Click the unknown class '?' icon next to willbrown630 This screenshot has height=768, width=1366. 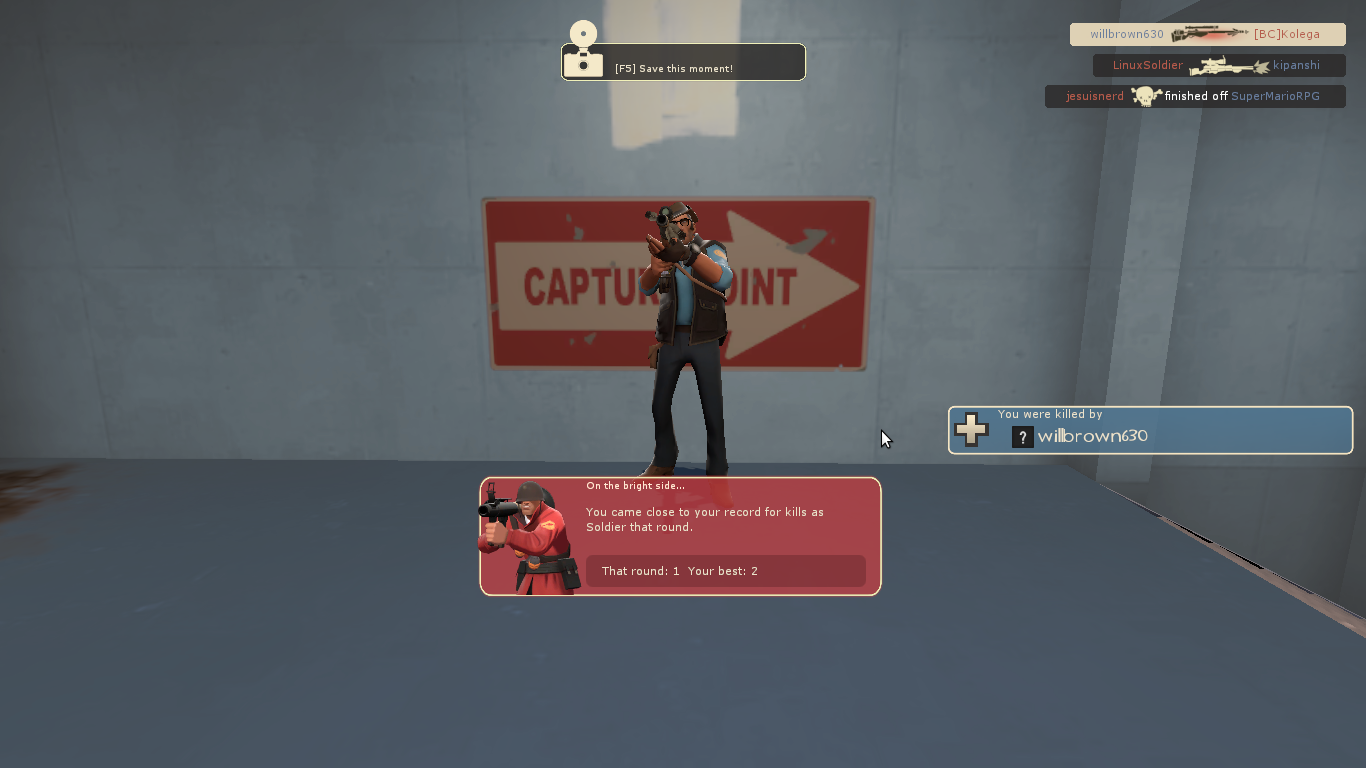[1022, 436]
